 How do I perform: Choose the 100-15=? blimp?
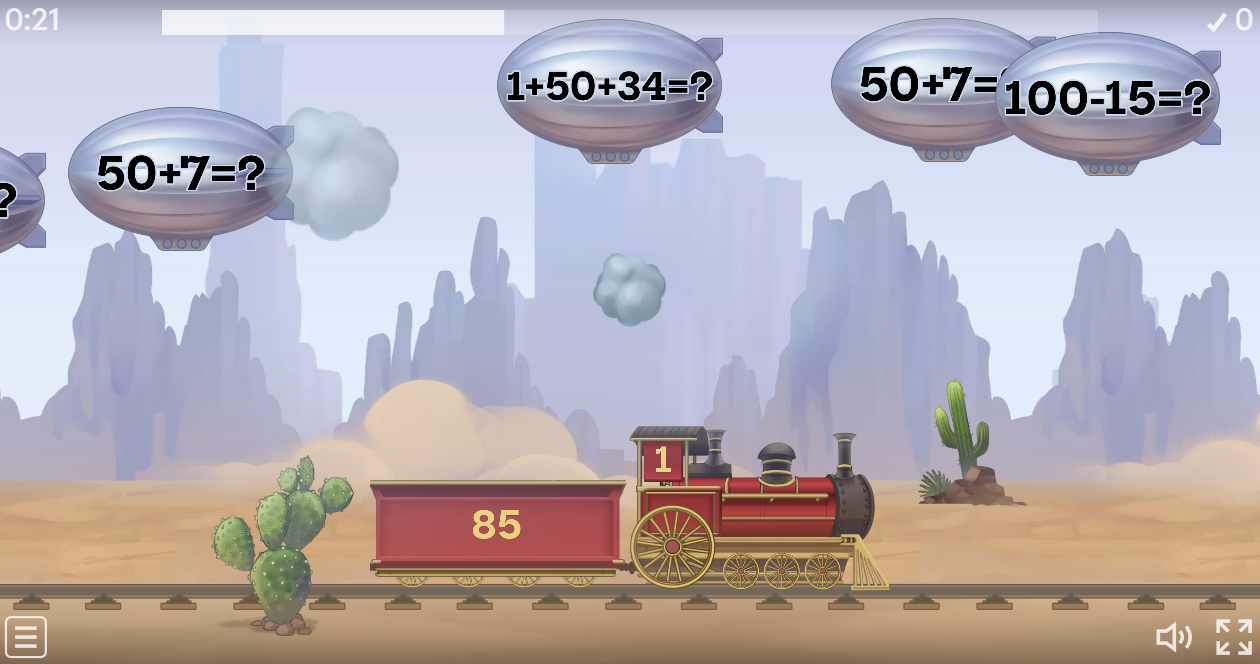tap(1107, 99)
